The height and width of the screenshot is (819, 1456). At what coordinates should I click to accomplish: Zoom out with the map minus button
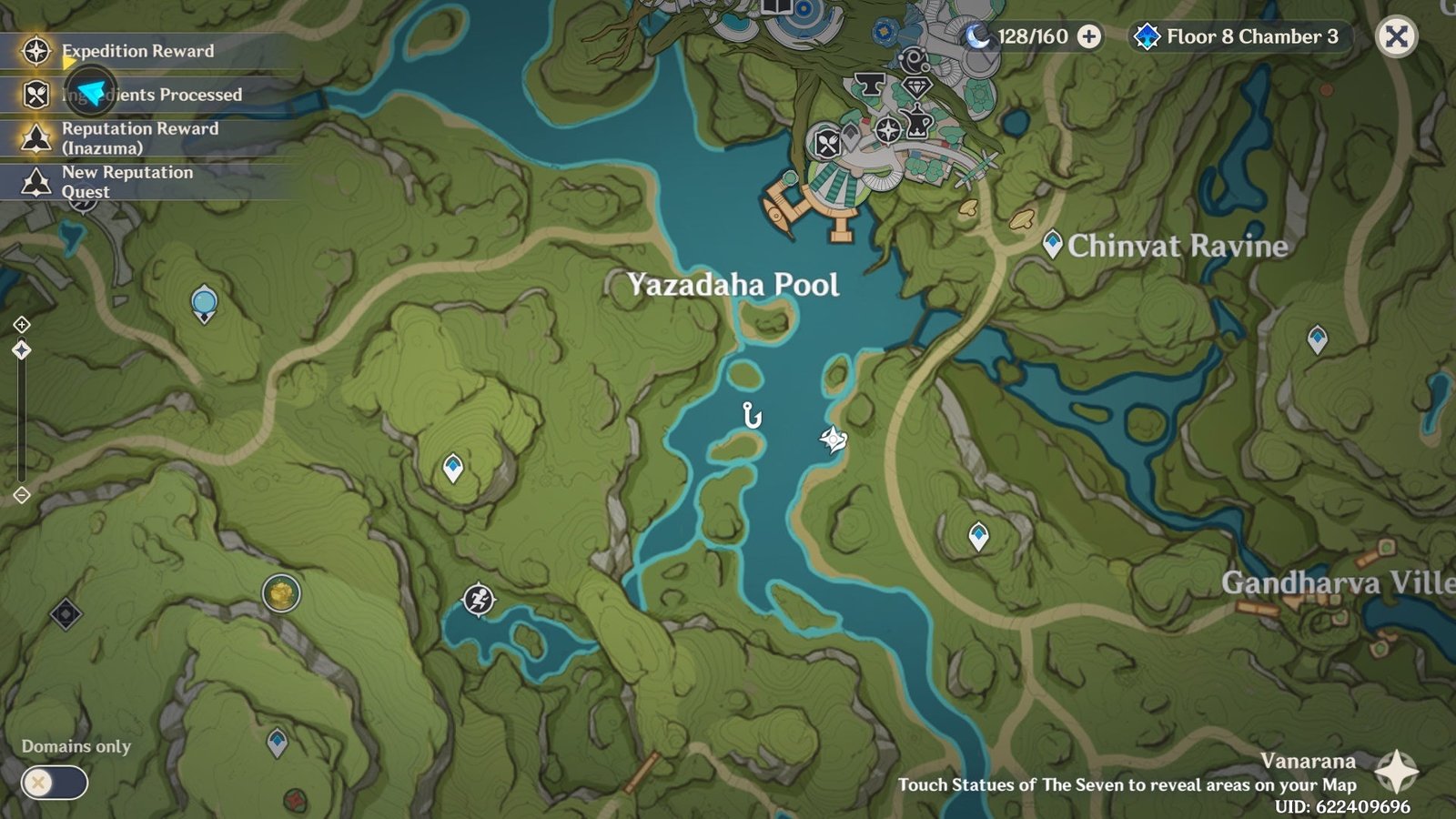coord(22,493)
